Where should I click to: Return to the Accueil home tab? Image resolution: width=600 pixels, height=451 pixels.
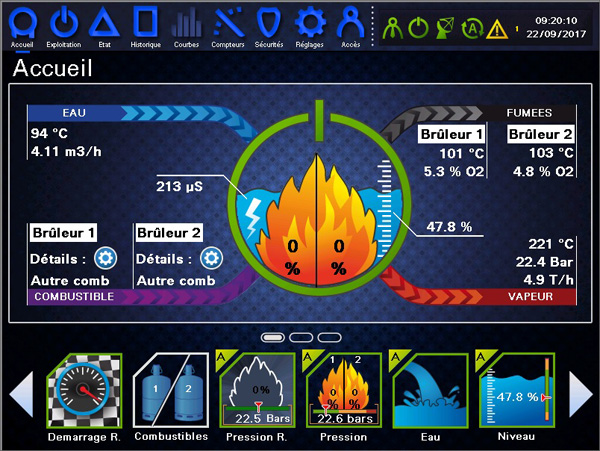[22, 24]
